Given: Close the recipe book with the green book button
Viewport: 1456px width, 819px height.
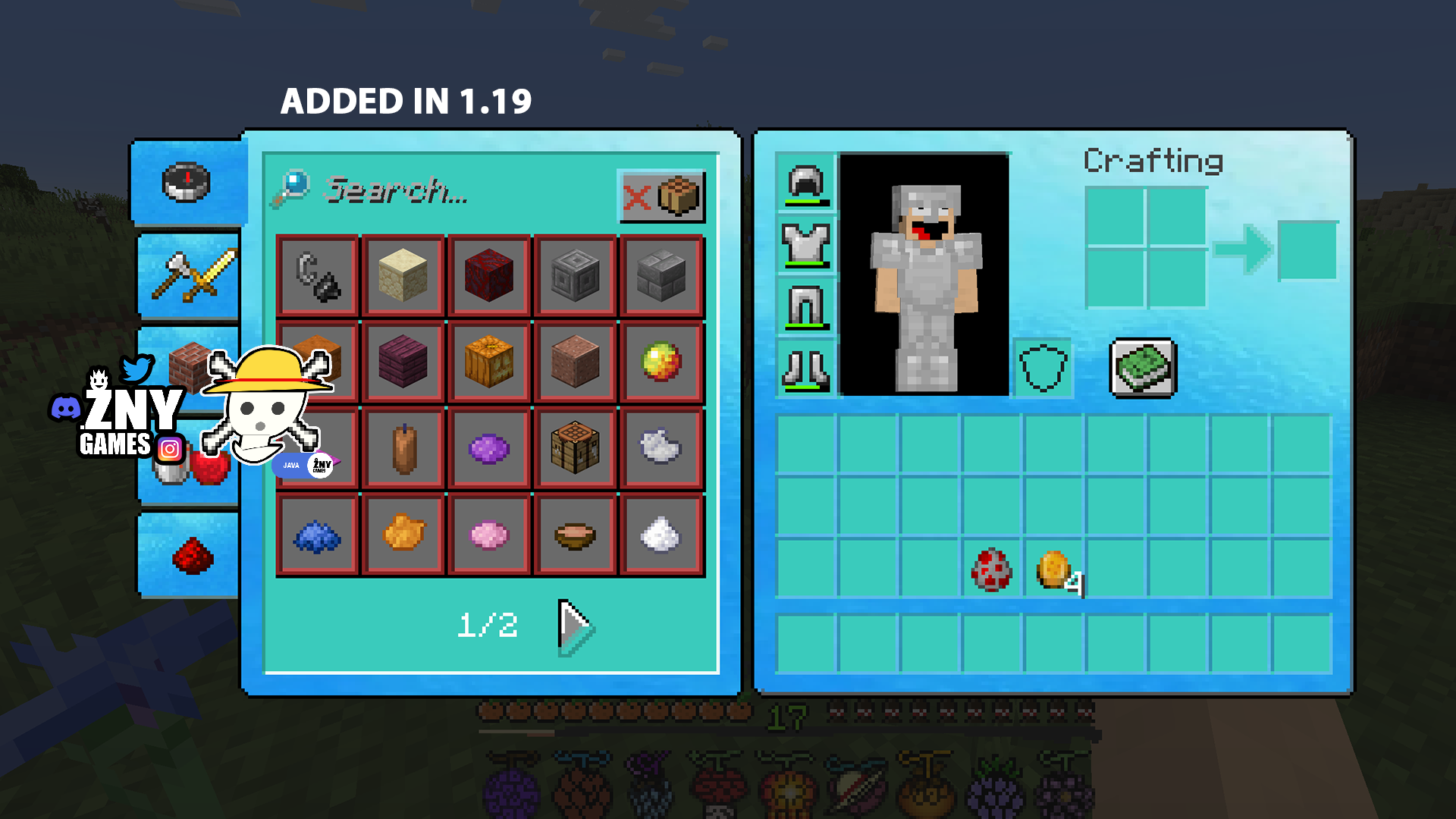Looking at the screenshot, I should pos(1143,368).
